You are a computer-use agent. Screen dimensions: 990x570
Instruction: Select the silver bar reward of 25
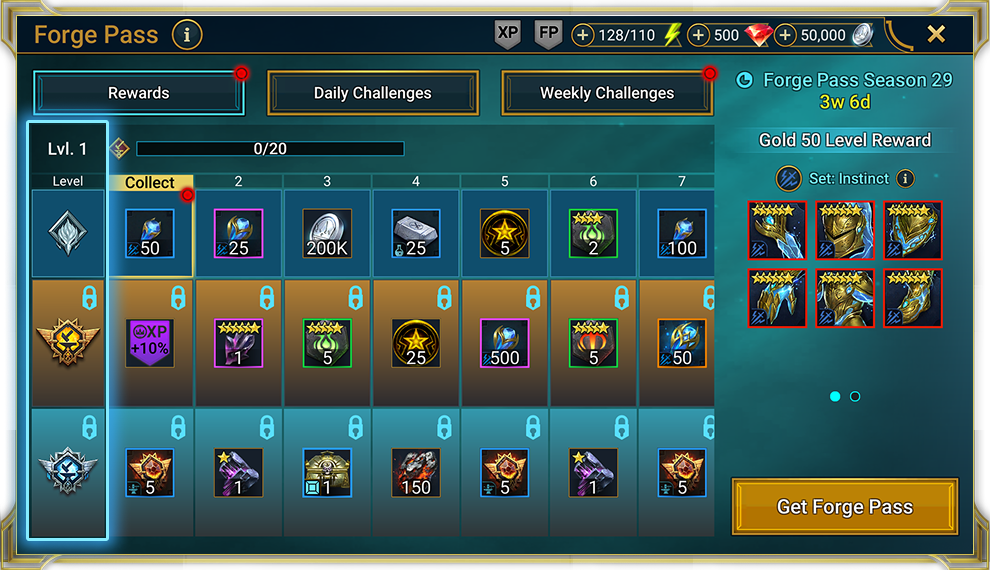[x=416, y=234]
